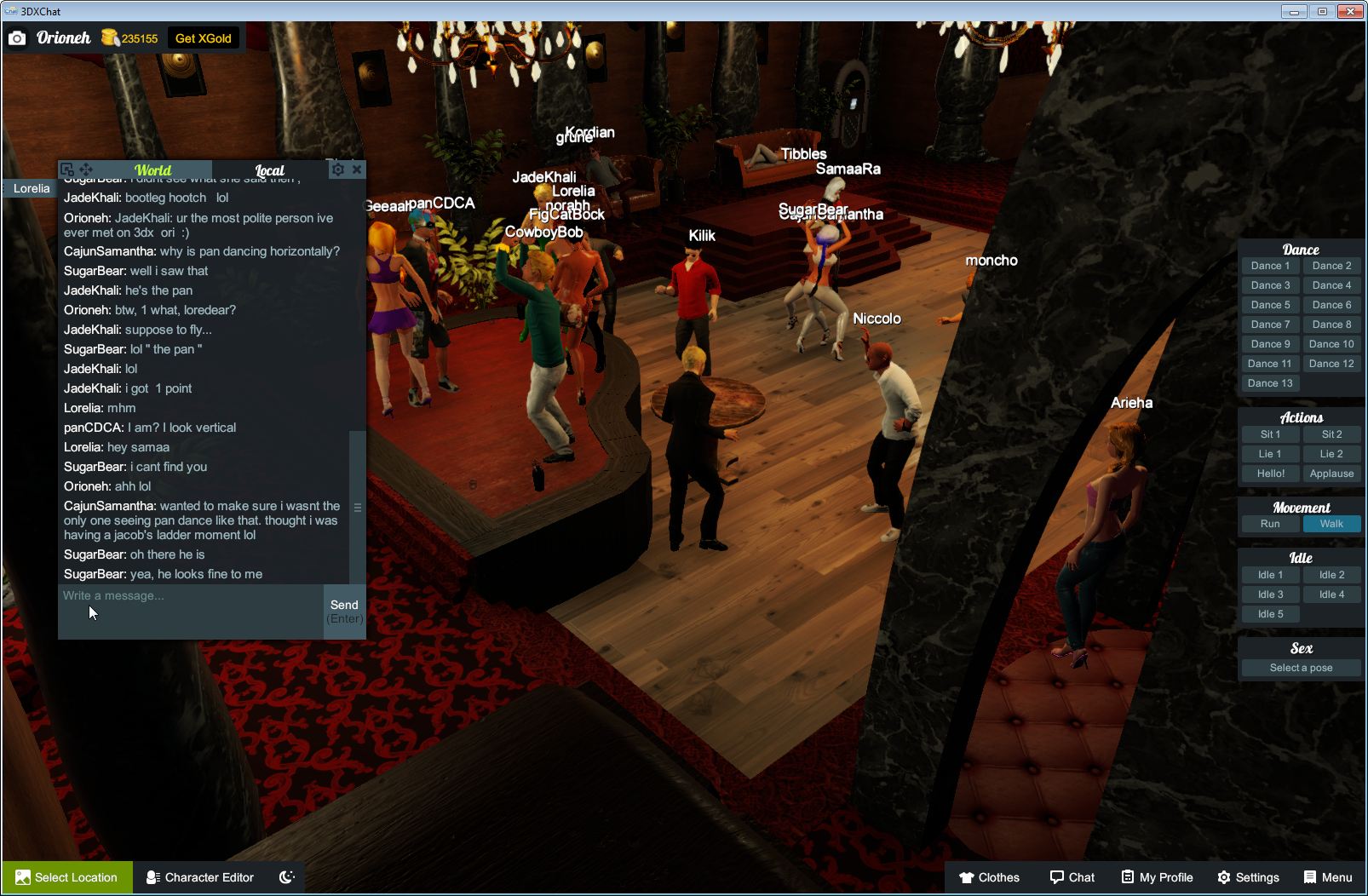
Task: Click the XGold coin icon beside the balance
Action: pyautogui.click(x=108, y=37)
